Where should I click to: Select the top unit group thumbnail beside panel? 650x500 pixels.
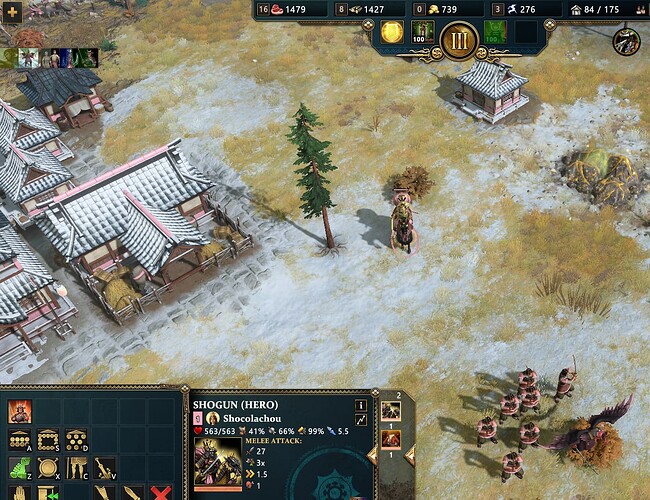(390, 410)
